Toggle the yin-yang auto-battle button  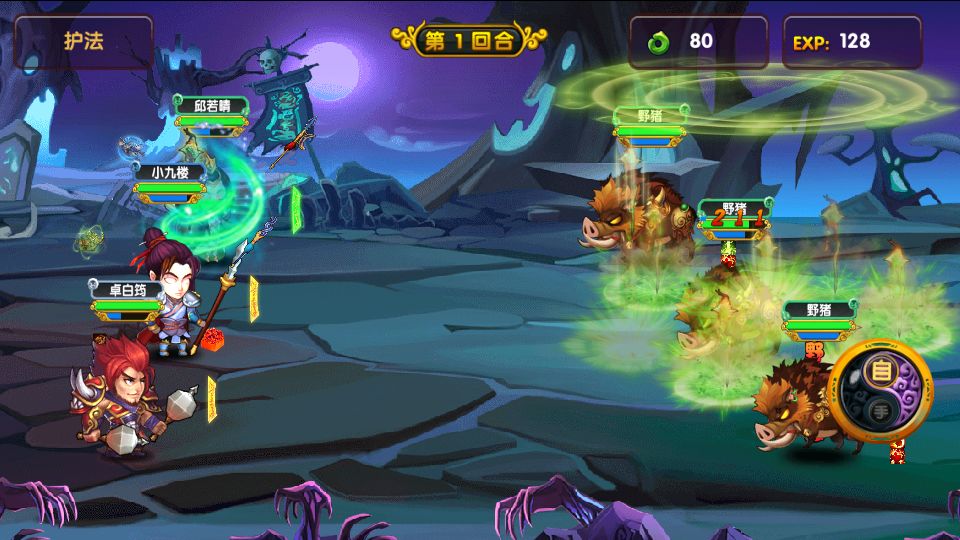click(x=880, y=388)
